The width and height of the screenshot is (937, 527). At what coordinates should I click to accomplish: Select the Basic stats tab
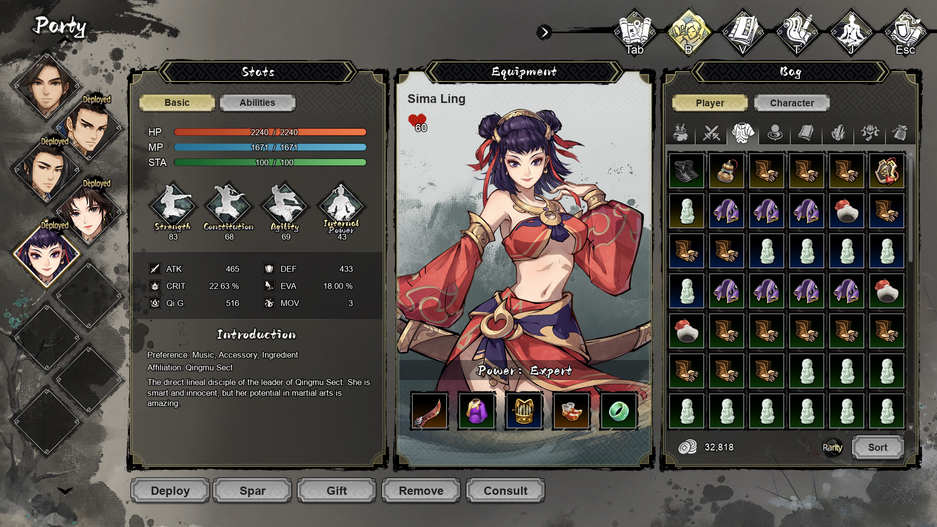click(x=177, y=103)
